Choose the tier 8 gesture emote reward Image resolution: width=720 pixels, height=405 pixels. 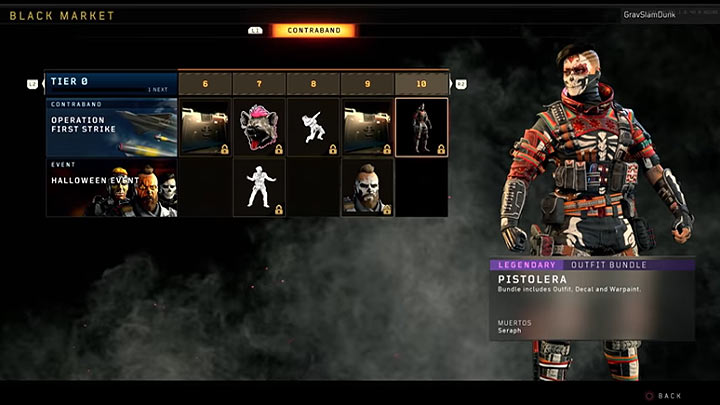click(x=313, y=127)
